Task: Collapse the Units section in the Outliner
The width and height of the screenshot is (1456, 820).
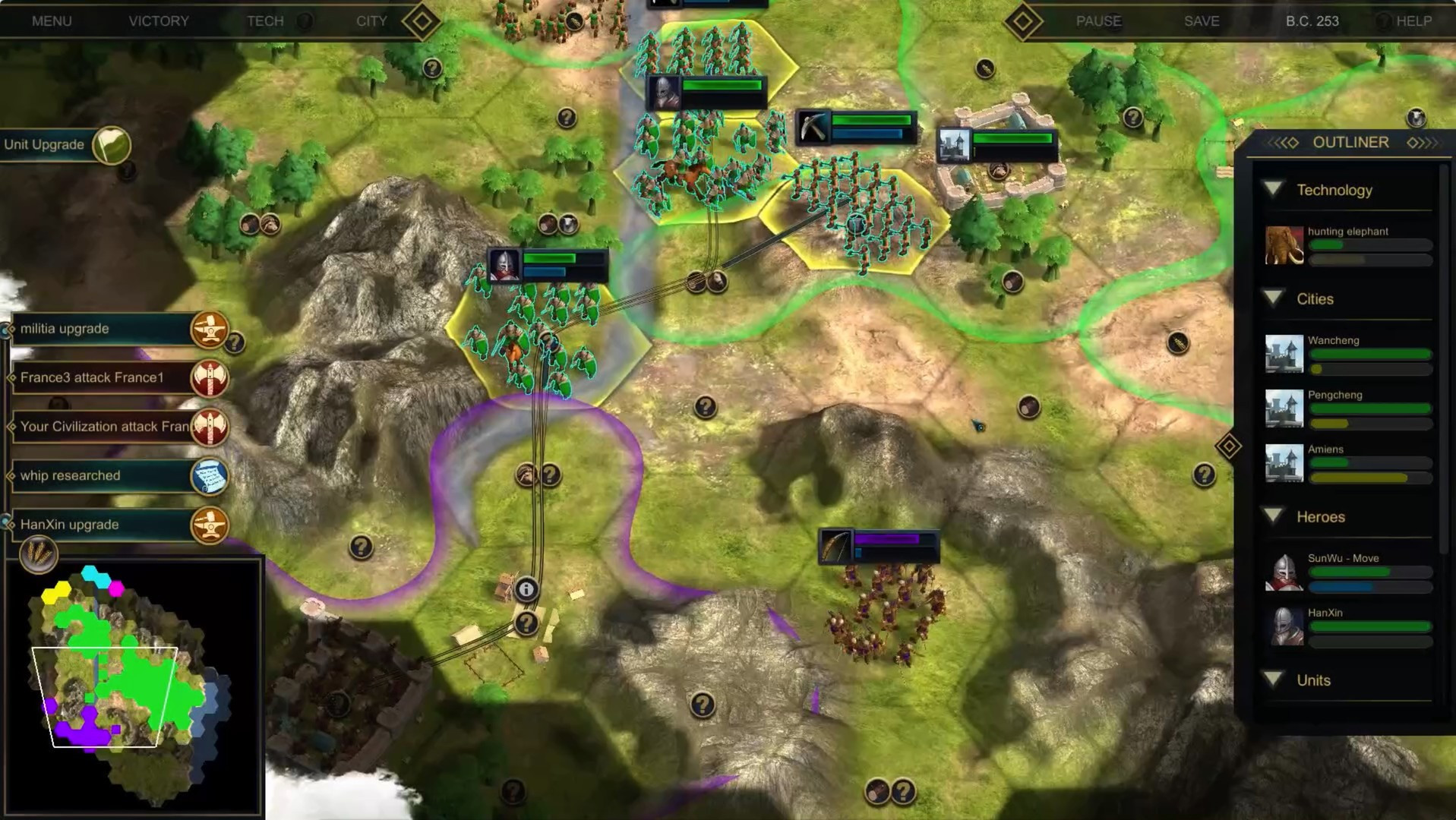Action: point(1274,680)
